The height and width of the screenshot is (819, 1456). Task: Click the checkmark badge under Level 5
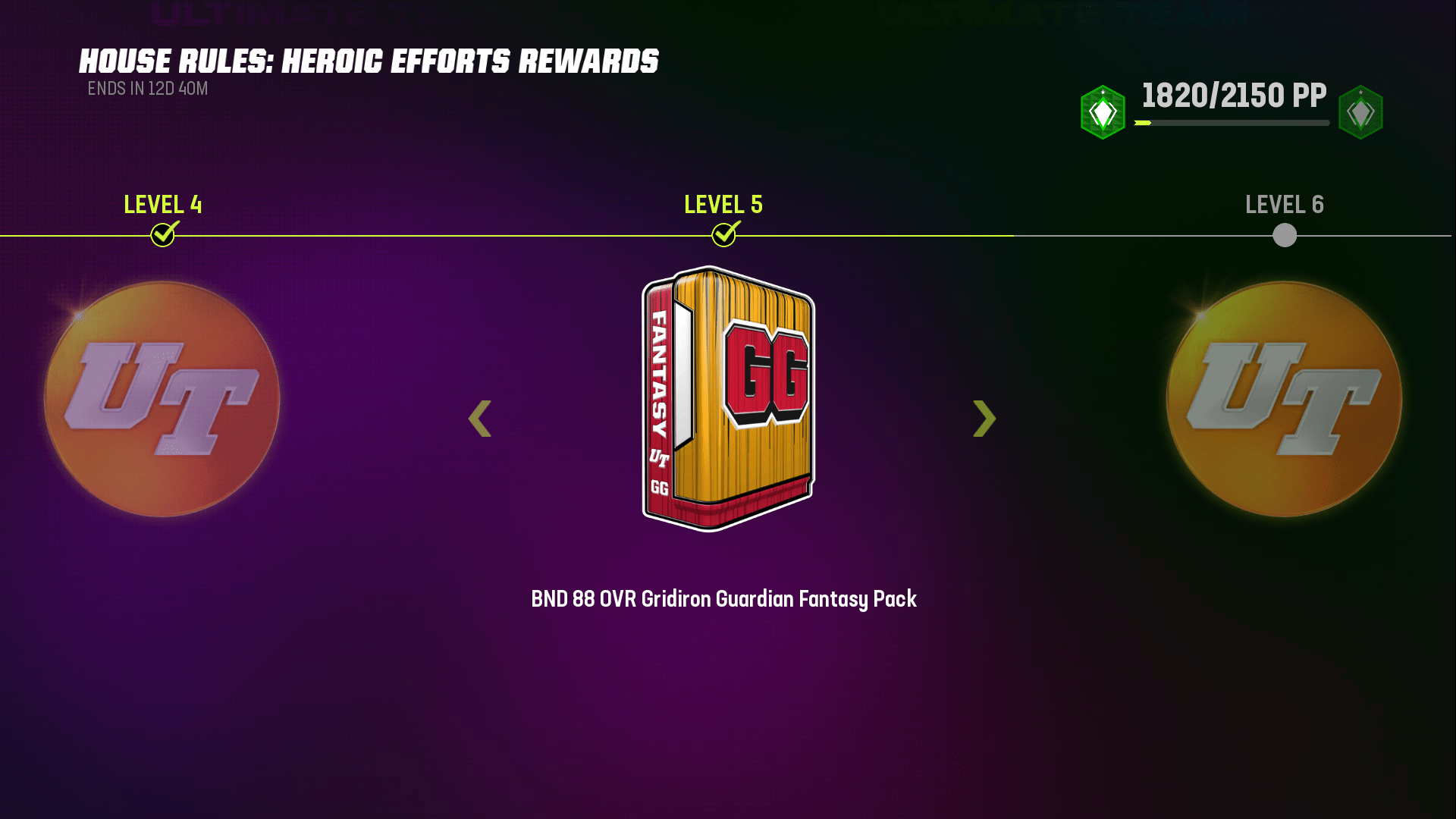[x=723, y=235]
